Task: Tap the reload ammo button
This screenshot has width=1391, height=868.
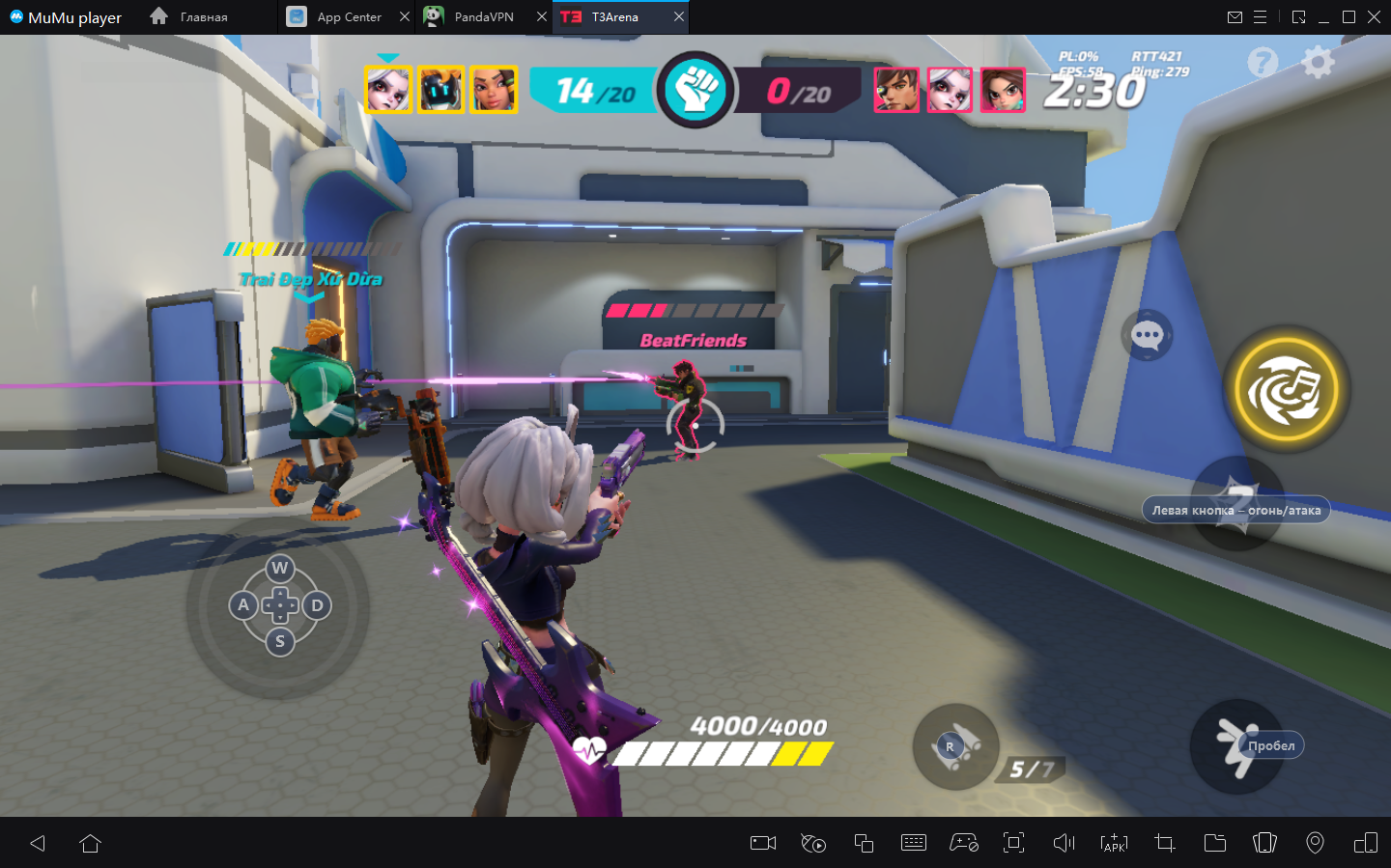Action: (955, 746)
